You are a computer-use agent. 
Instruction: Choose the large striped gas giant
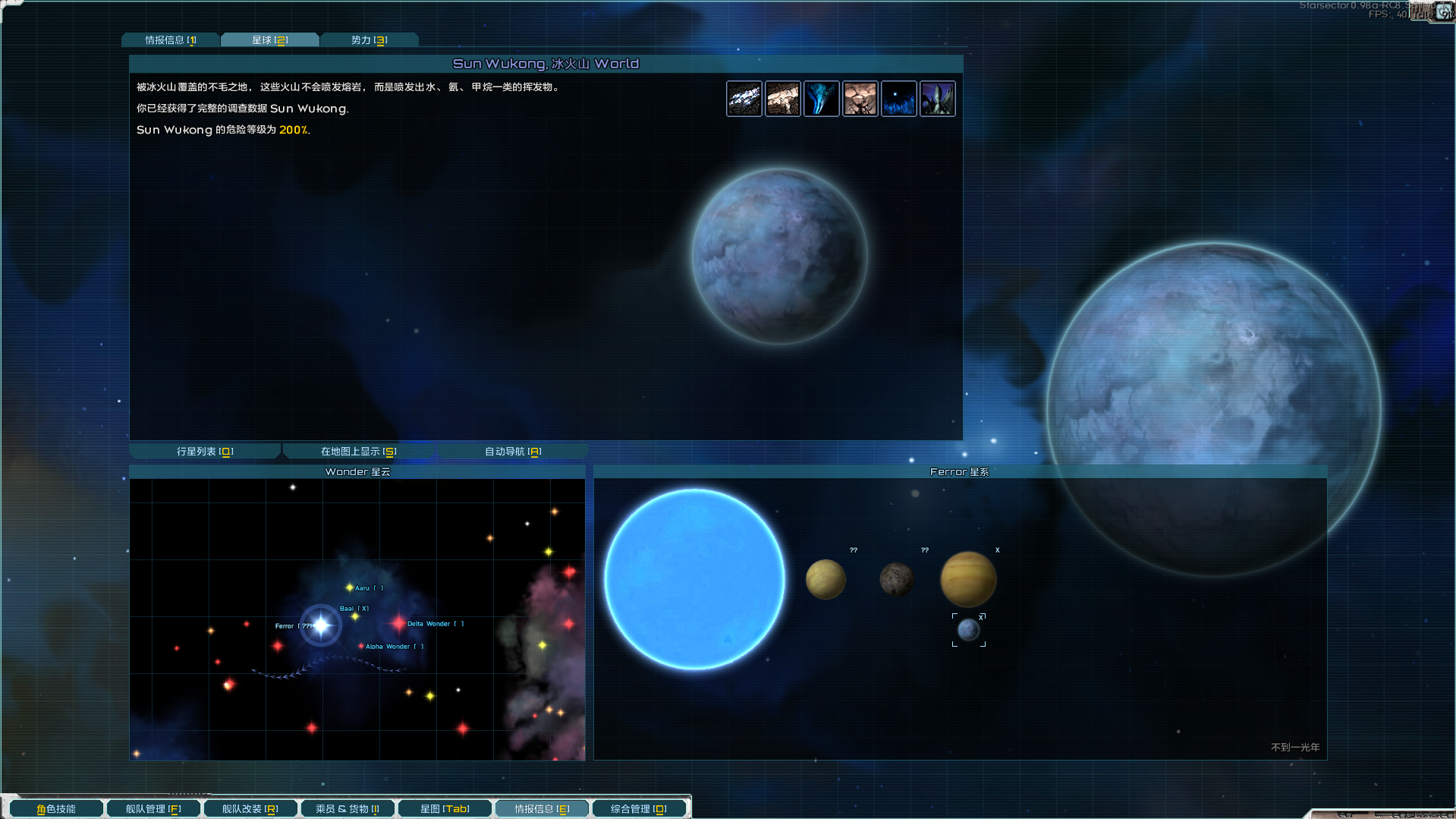[x=968, y=579]
